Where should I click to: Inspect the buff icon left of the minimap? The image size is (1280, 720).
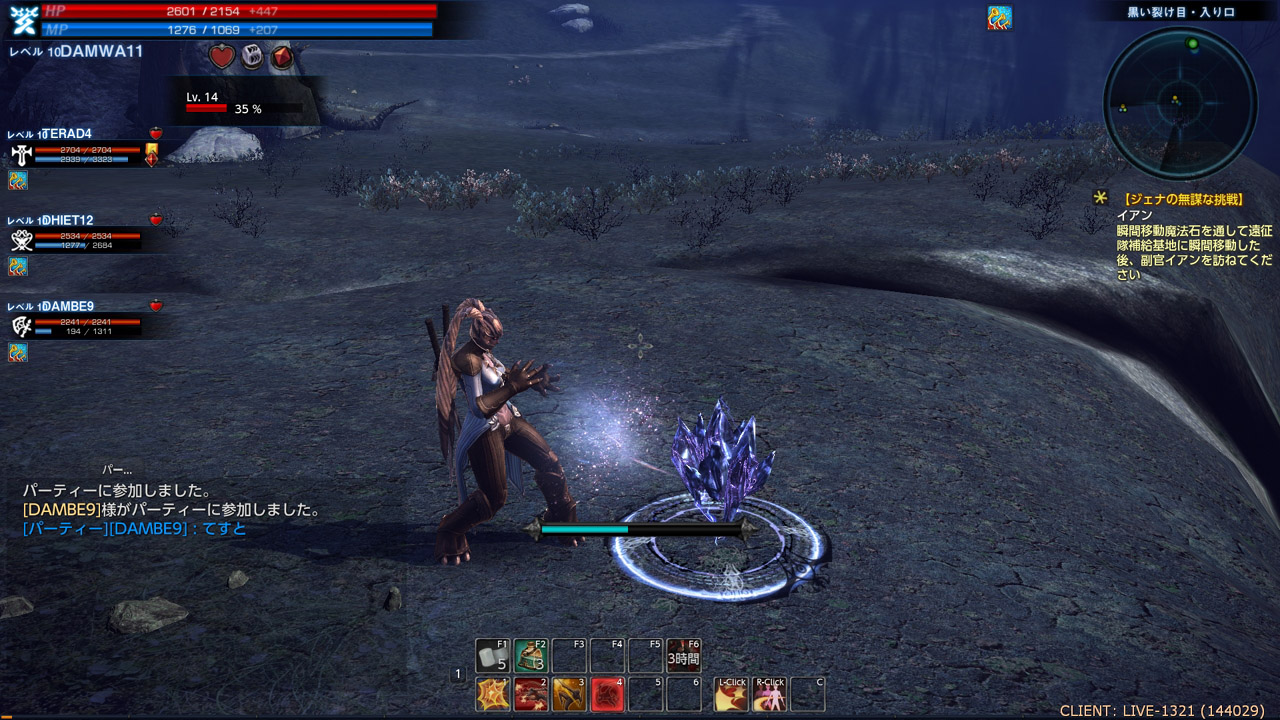(x=999, y=18)
